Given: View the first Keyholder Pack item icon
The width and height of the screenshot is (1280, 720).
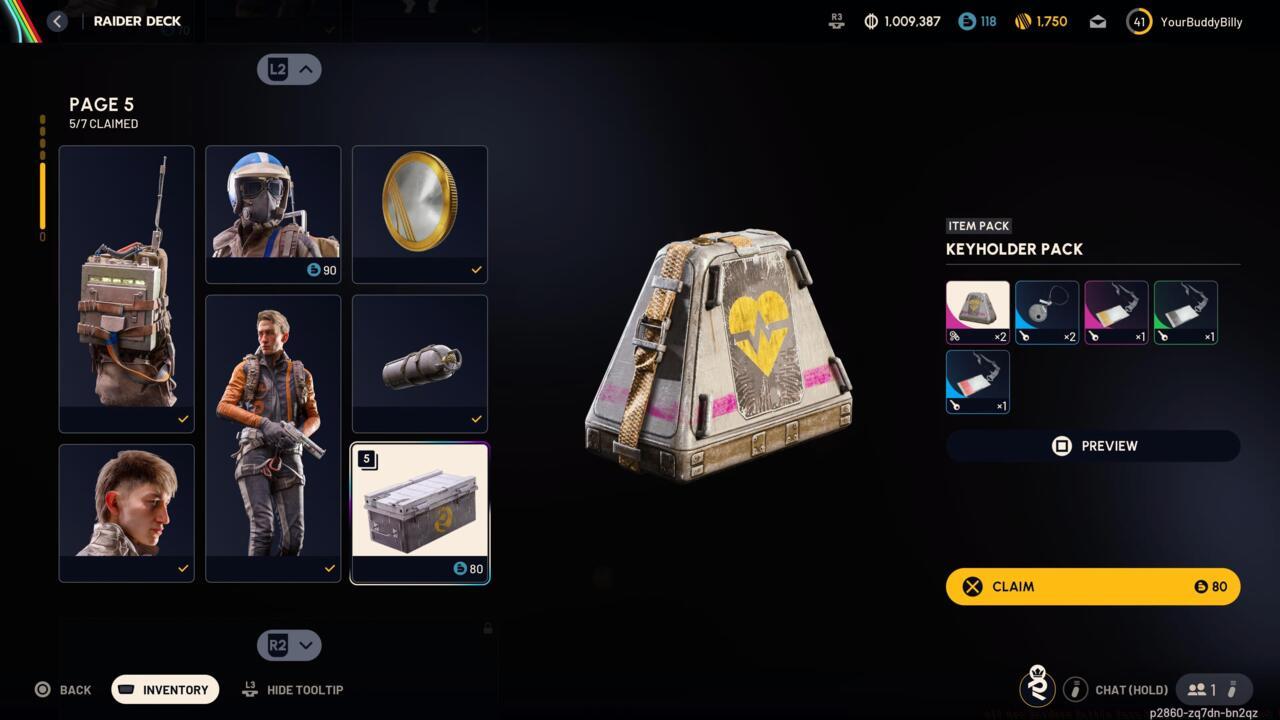Looking at the screenshot, I should pyautogui.click(x=977, y=312).
